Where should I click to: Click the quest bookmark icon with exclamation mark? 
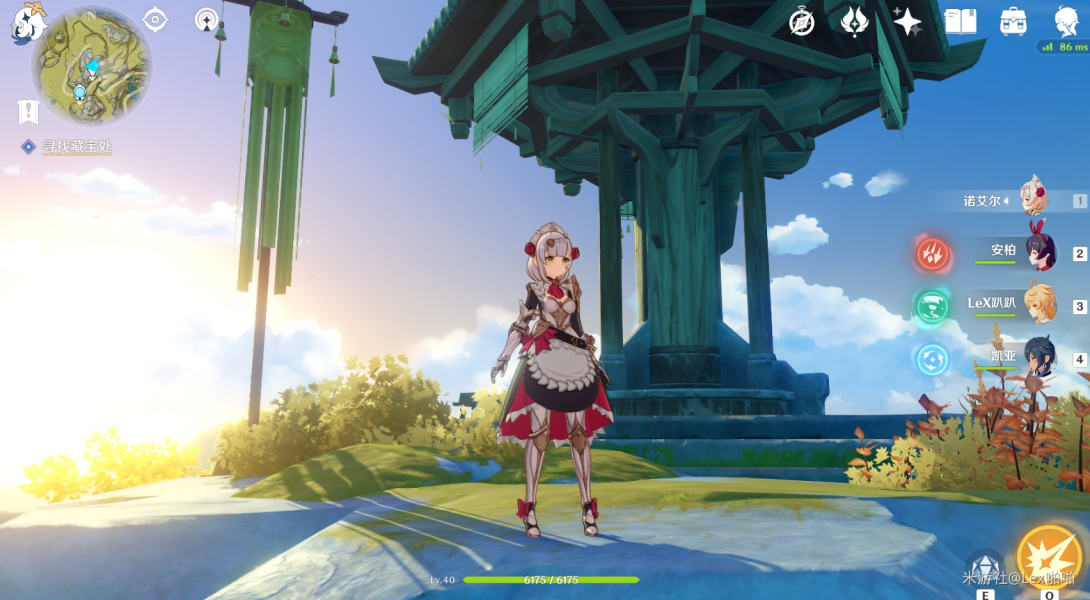[27, 111]
